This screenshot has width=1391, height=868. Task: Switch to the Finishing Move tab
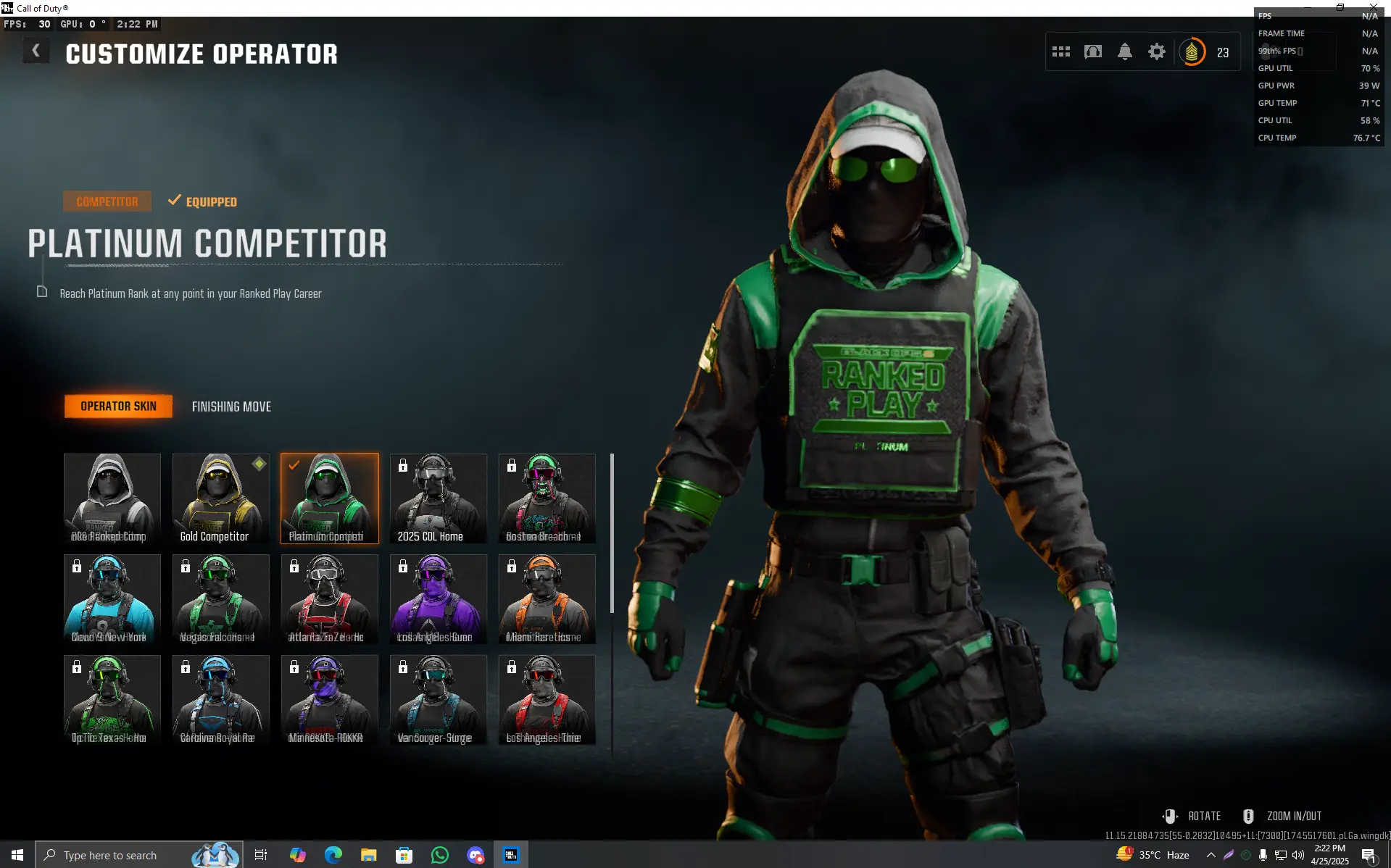pos(231,406)
